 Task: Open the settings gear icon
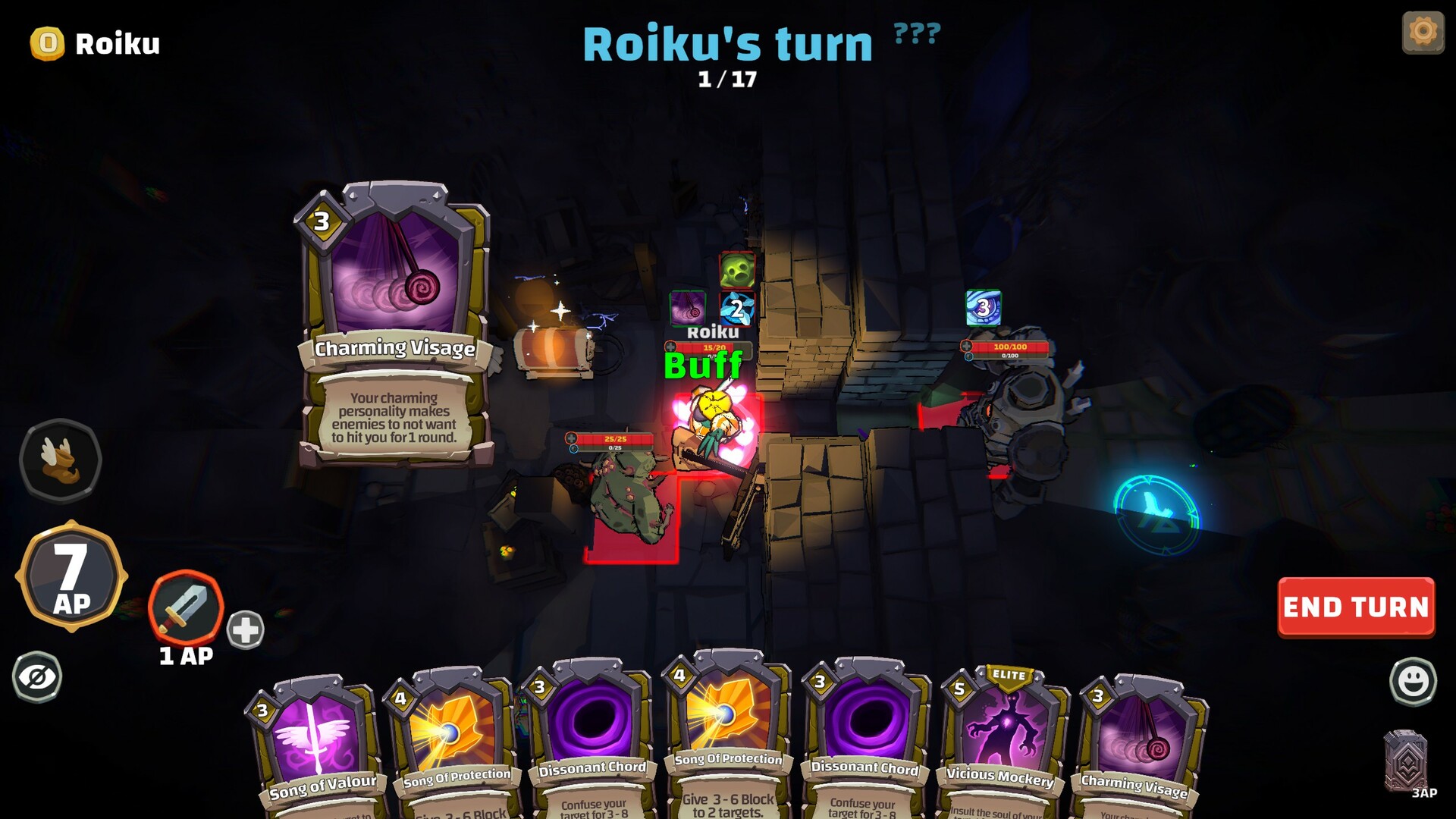point(1423,32)
